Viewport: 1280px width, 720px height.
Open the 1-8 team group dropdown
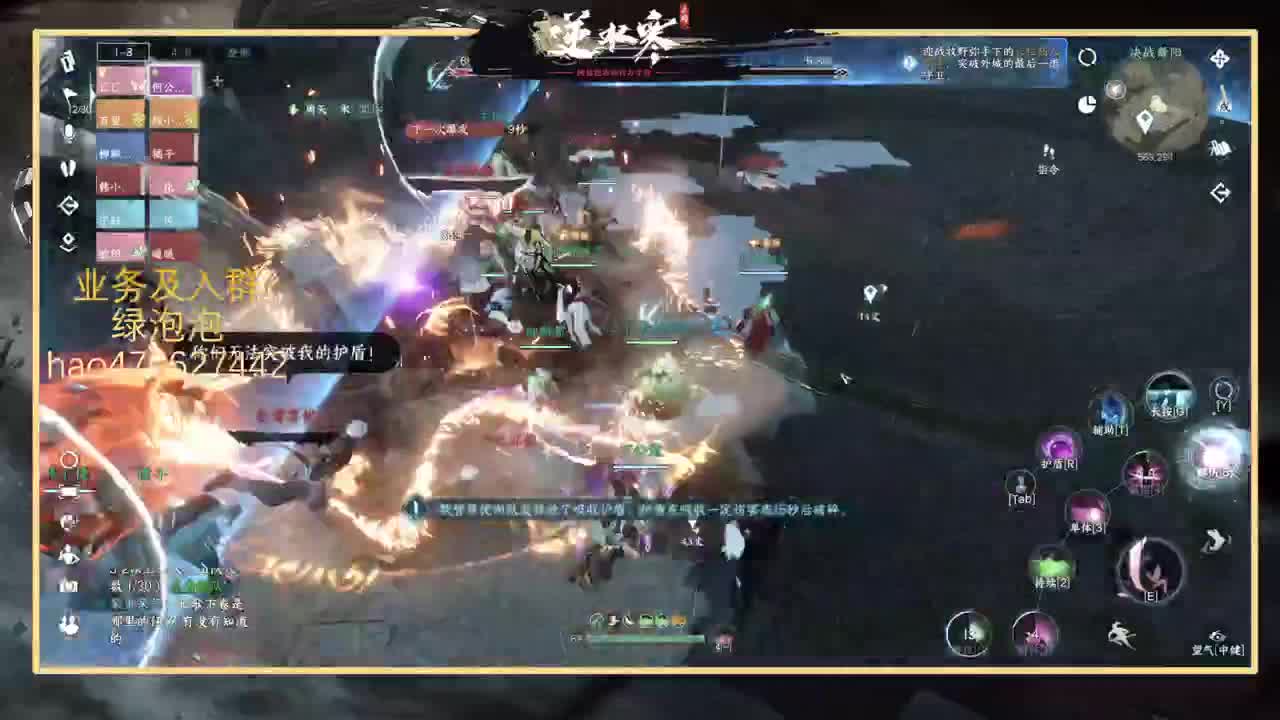pos(123,51)
